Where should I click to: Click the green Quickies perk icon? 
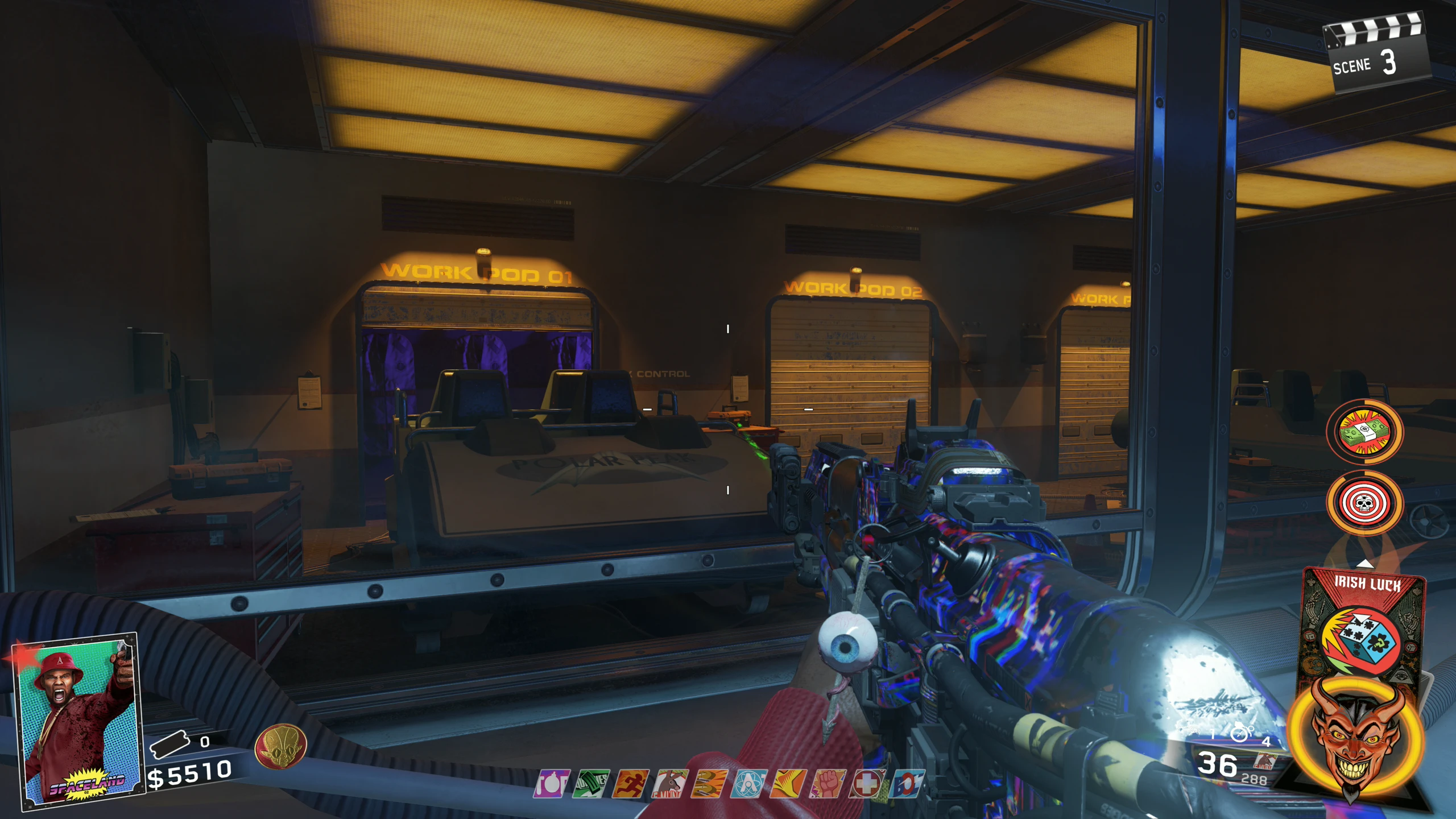591,784
